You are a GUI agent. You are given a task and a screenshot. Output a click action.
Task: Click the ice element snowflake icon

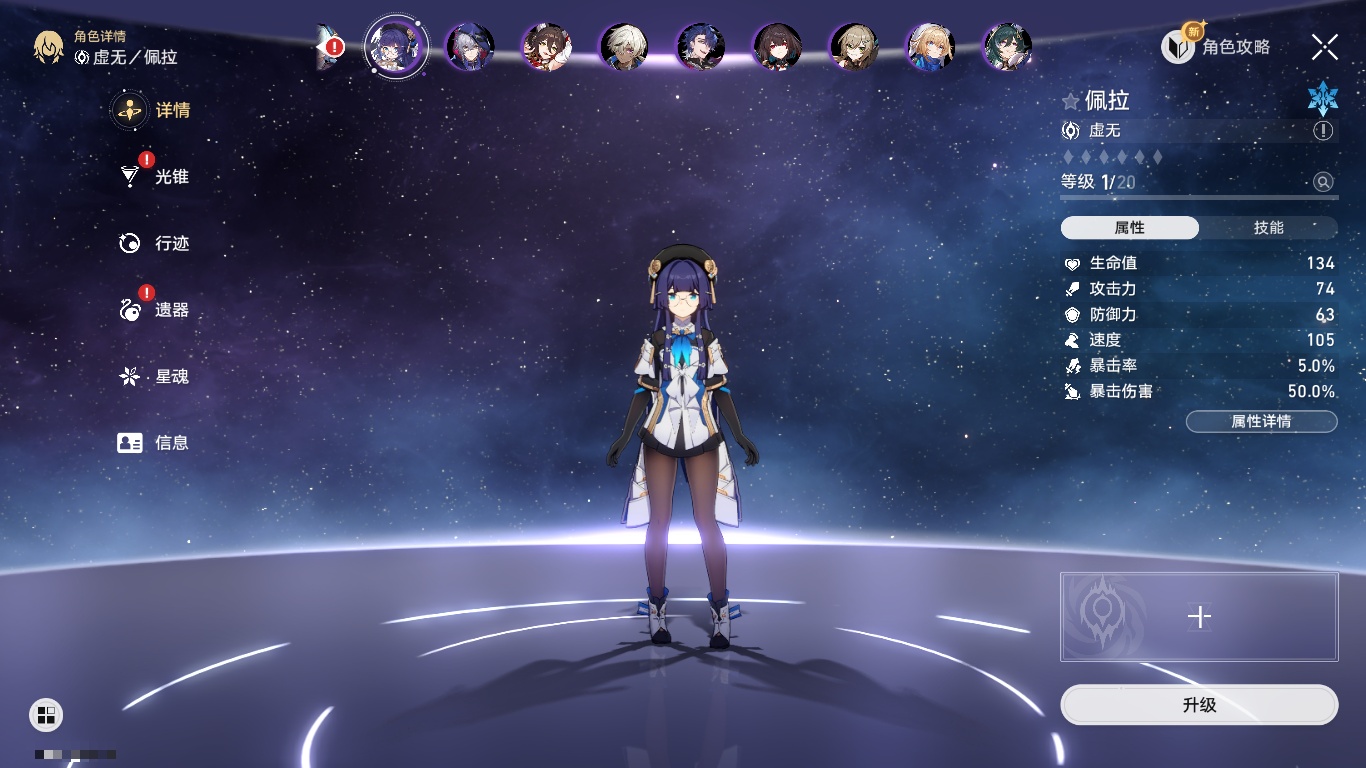pos(1322,98)
